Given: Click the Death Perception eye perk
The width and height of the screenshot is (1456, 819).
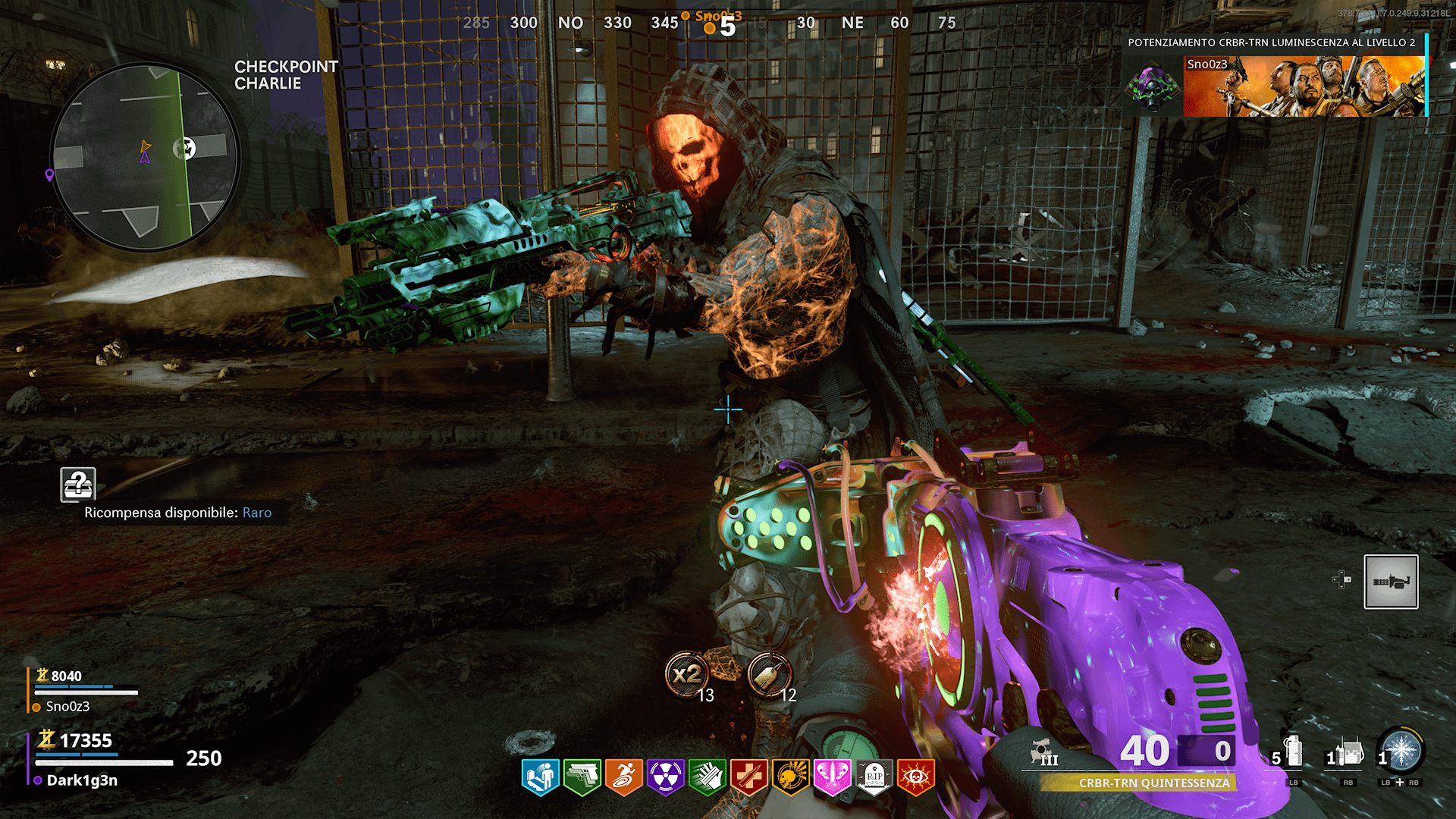Looking at the screenshot, I should click(916, 777).
